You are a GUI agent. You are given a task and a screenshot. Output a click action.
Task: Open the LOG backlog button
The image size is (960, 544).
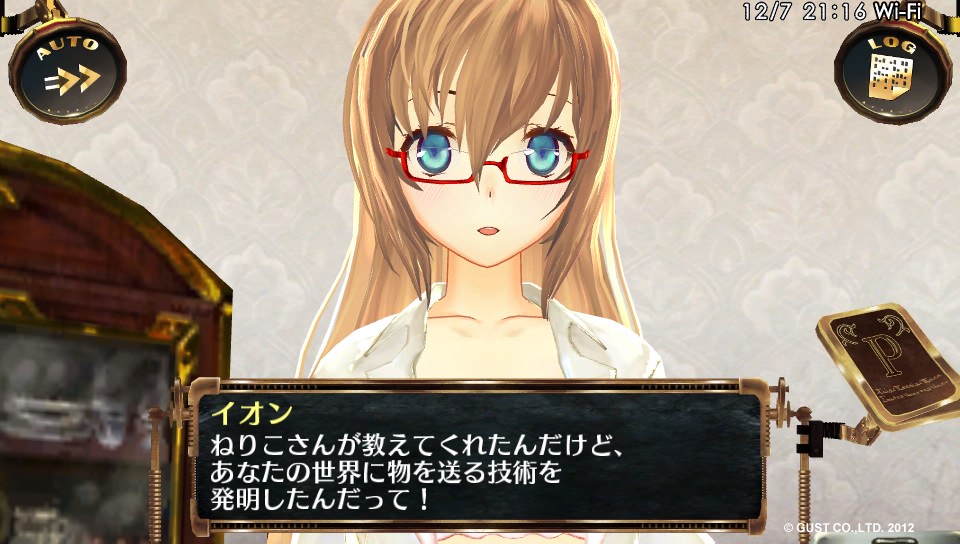pyautogui.click(x=892, y=70)
